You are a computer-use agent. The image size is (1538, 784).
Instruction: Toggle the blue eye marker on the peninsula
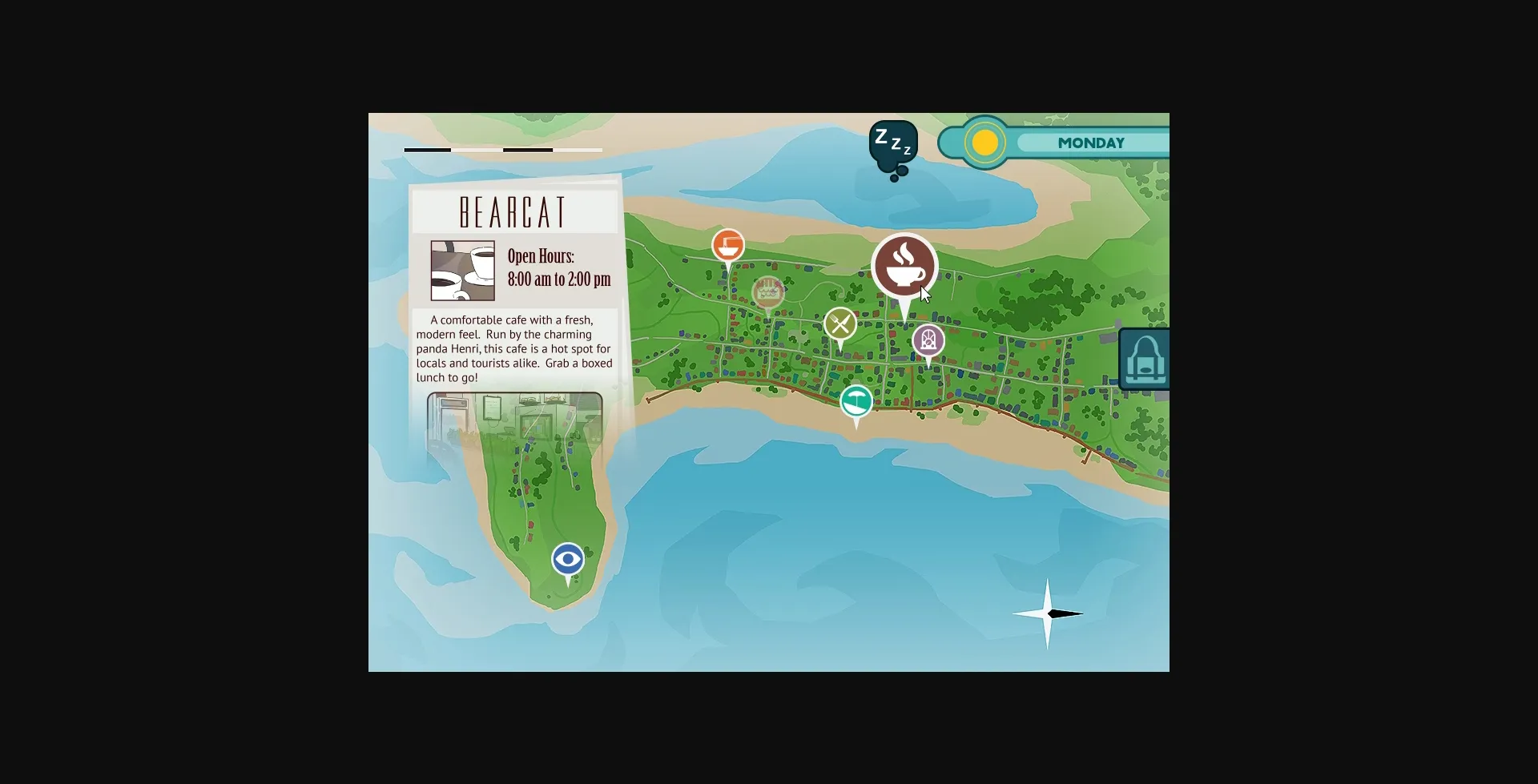[x=567, y=560]
